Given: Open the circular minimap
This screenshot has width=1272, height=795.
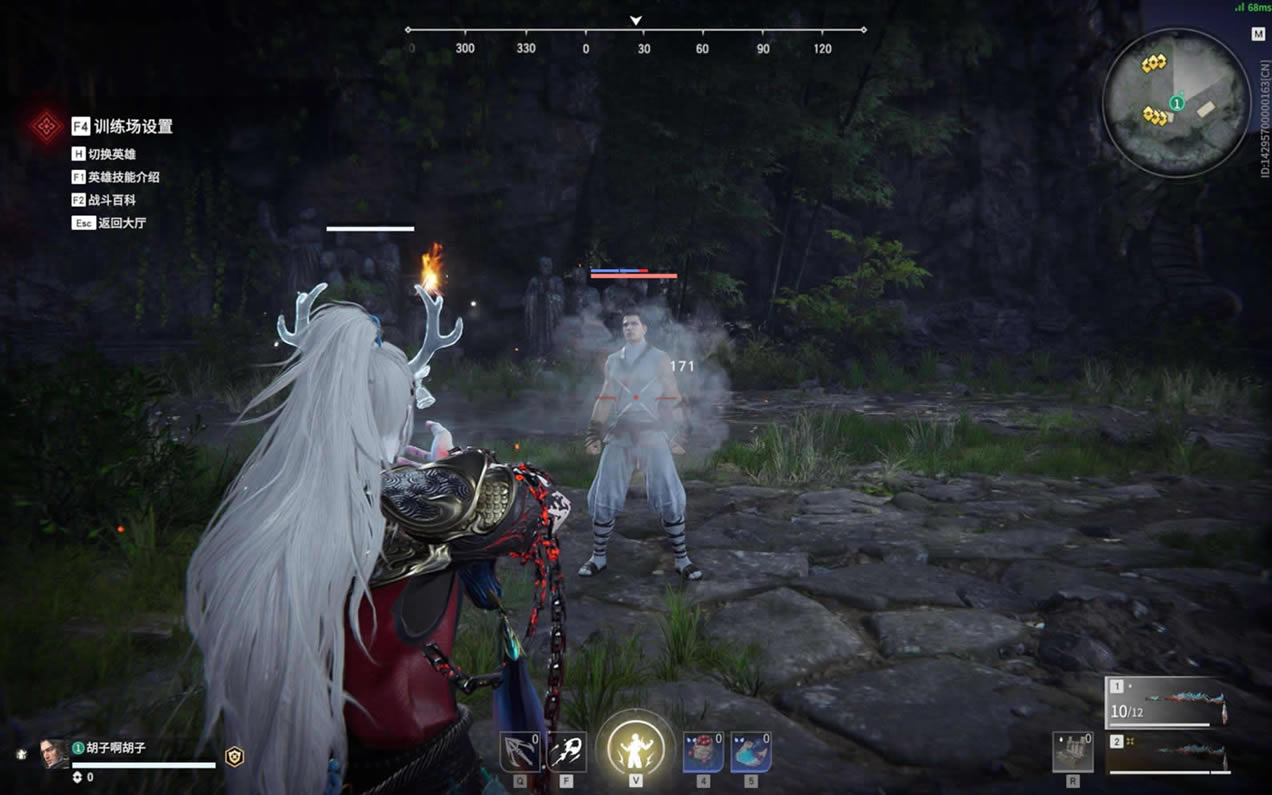Looking at the screenshot, I should 1176,102.
